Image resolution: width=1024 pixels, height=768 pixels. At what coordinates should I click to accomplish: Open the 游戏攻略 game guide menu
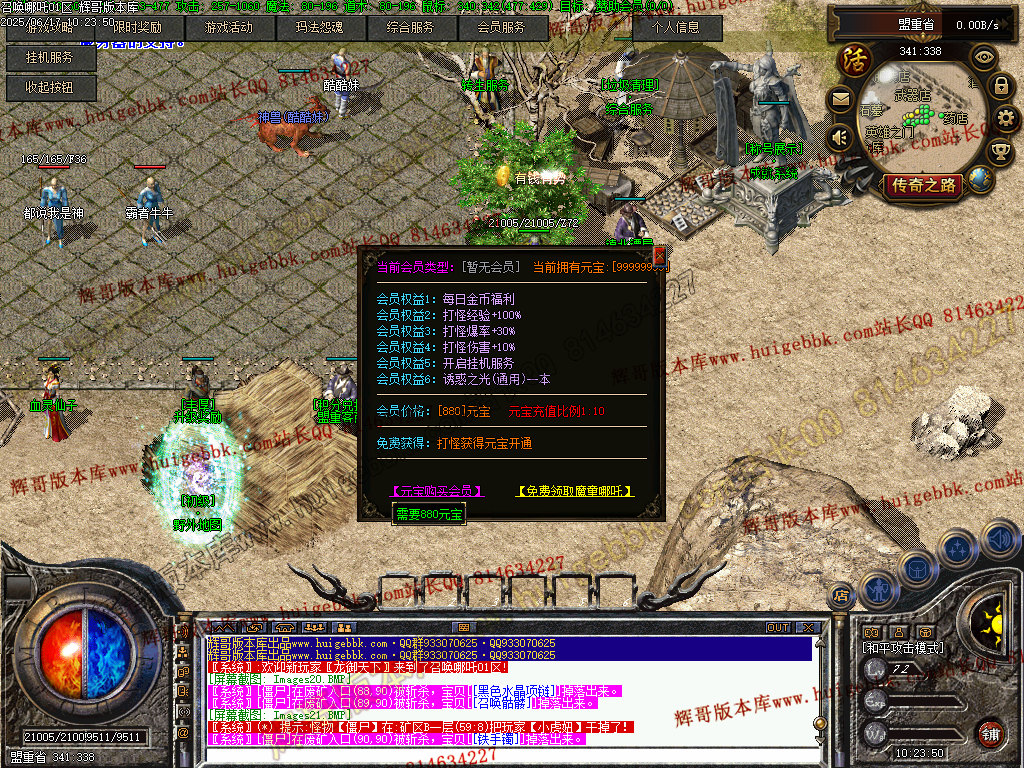click(51, 28)
